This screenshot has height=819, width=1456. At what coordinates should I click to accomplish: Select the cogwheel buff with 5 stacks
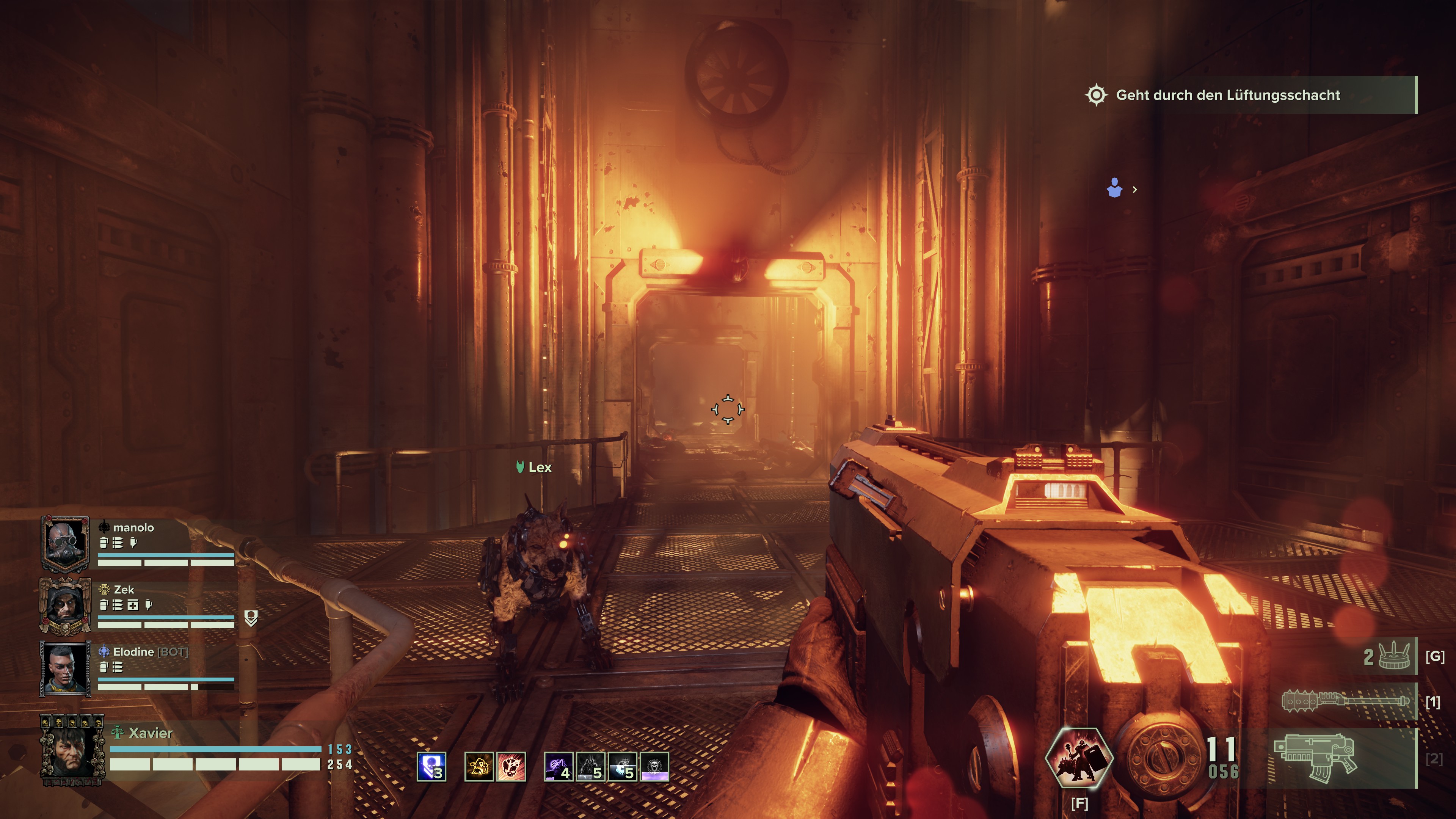point(622,767)
